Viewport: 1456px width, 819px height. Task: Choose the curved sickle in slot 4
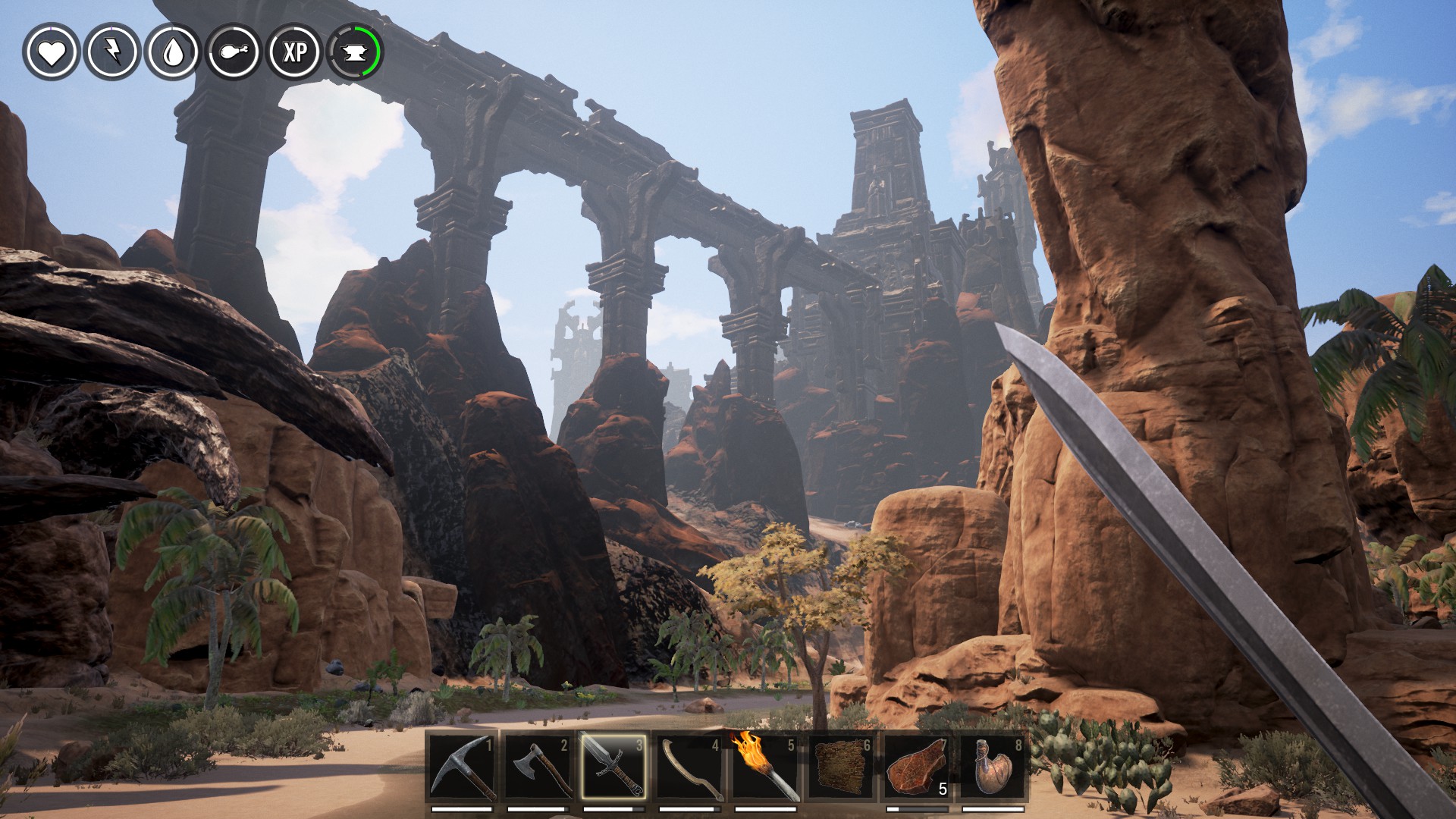[689, 767]
